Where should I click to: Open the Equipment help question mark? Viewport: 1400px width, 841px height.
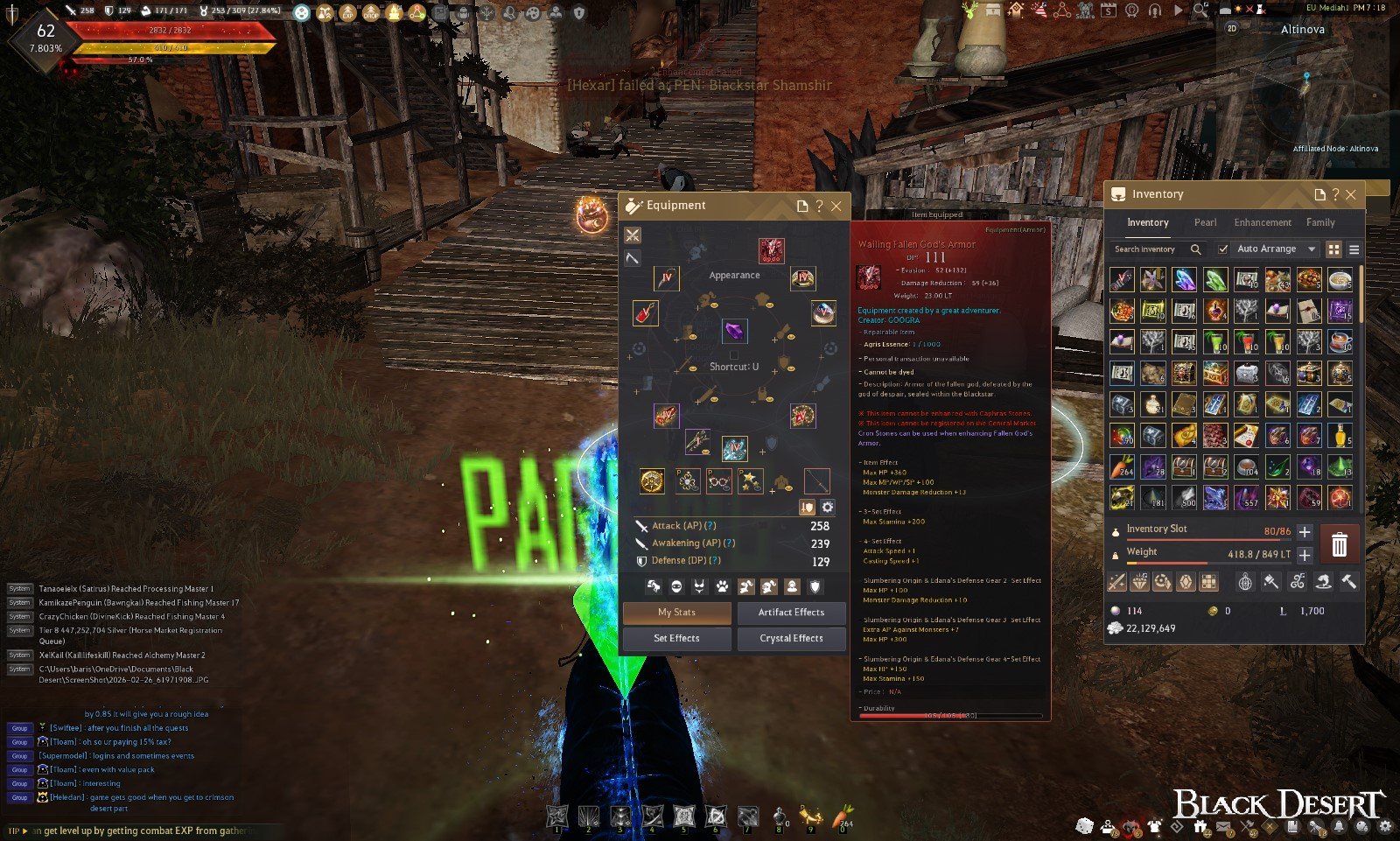point(819,207)
